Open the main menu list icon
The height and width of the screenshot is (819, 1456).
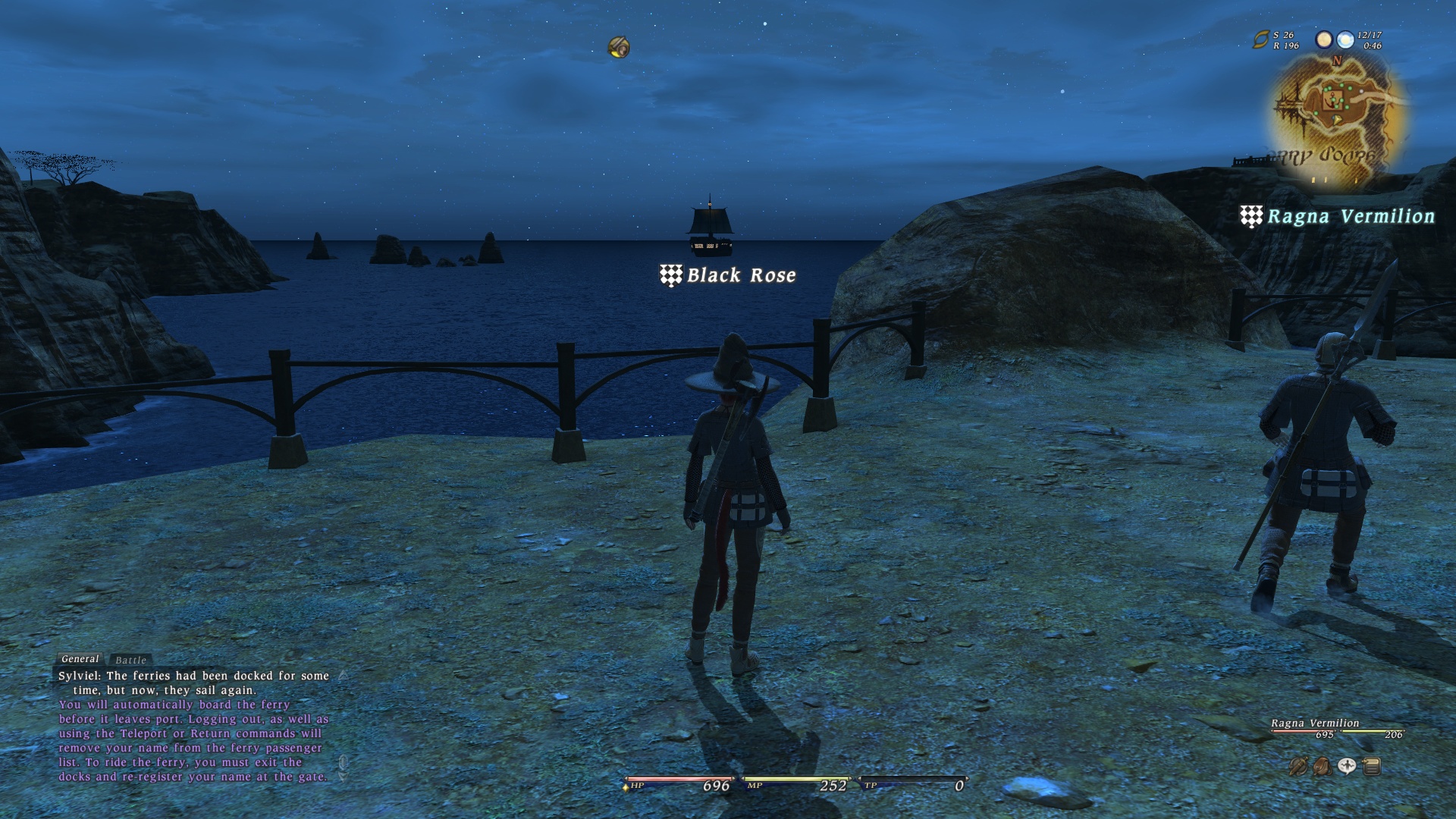pos(1371,767)
